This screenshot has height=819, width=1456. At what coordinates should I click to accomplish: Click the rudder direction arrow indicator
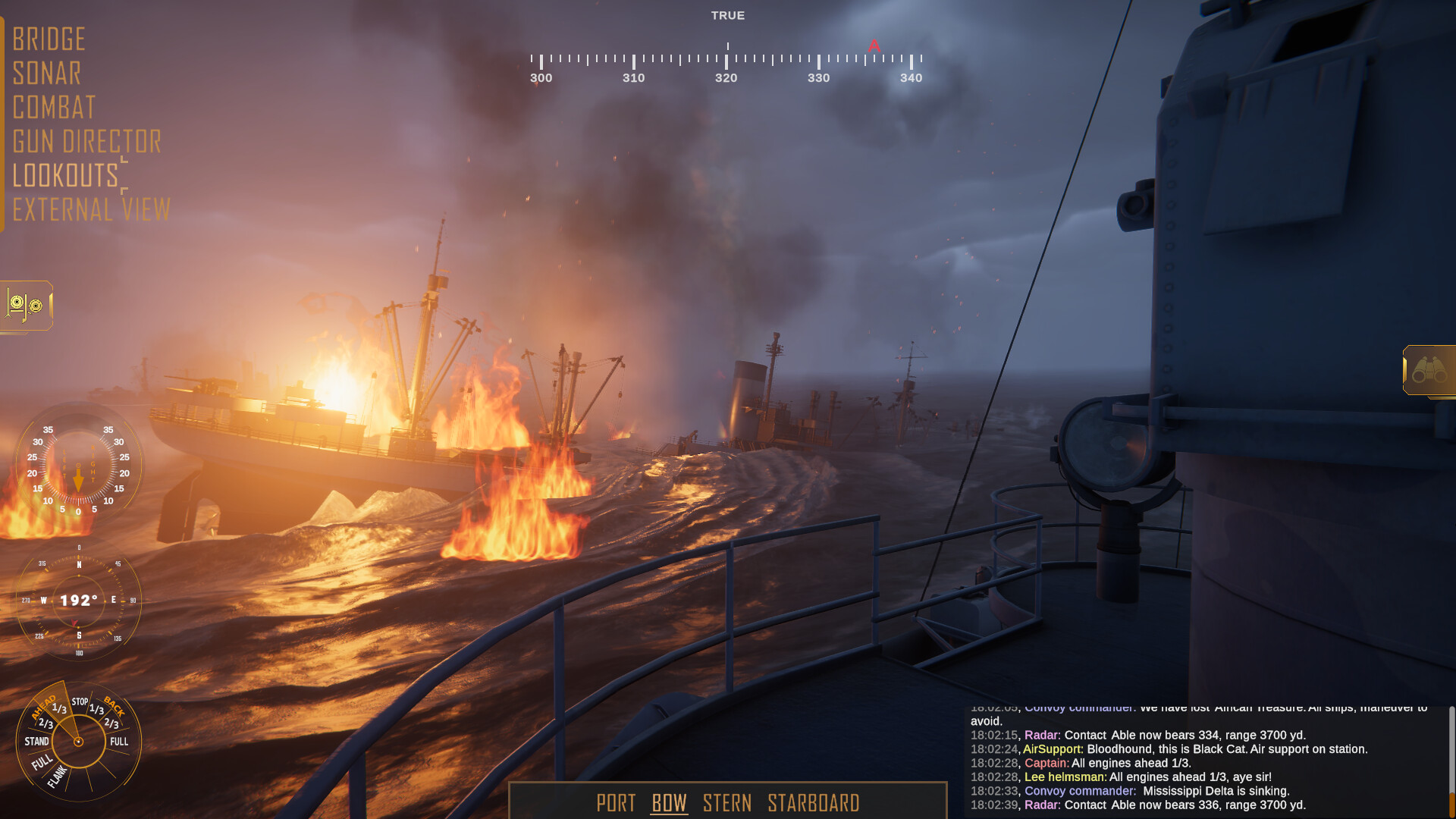[x=78, y=479]
